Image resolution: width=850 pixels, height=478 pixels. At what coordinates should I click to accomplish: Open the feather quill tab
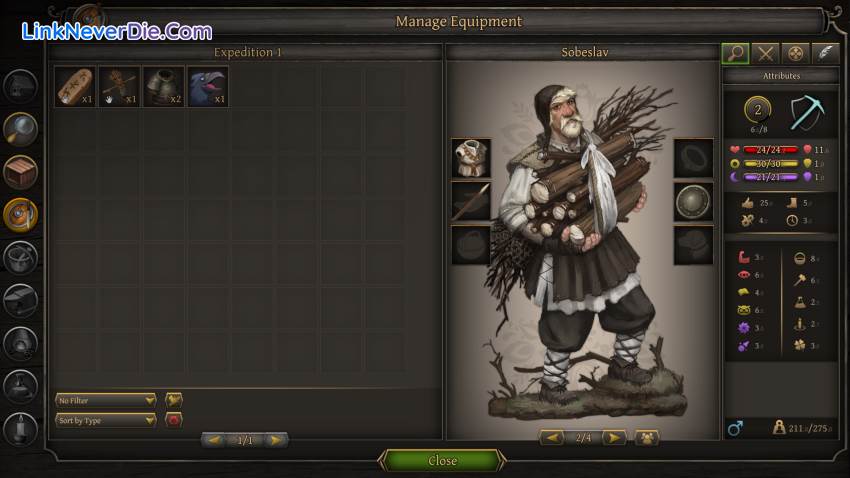point(825,53)
